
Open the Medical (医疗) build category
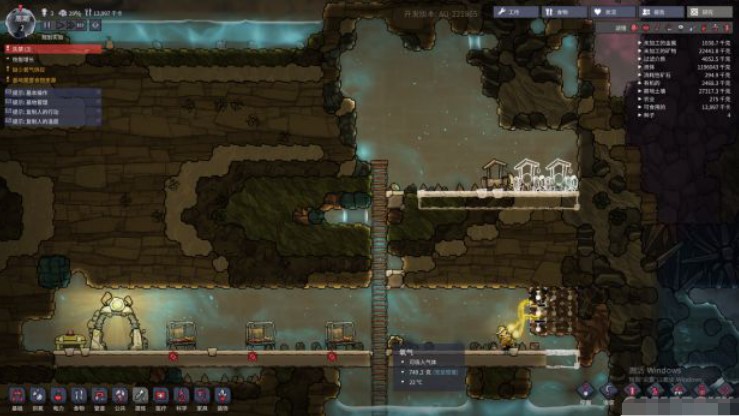(x=161, y=395)
